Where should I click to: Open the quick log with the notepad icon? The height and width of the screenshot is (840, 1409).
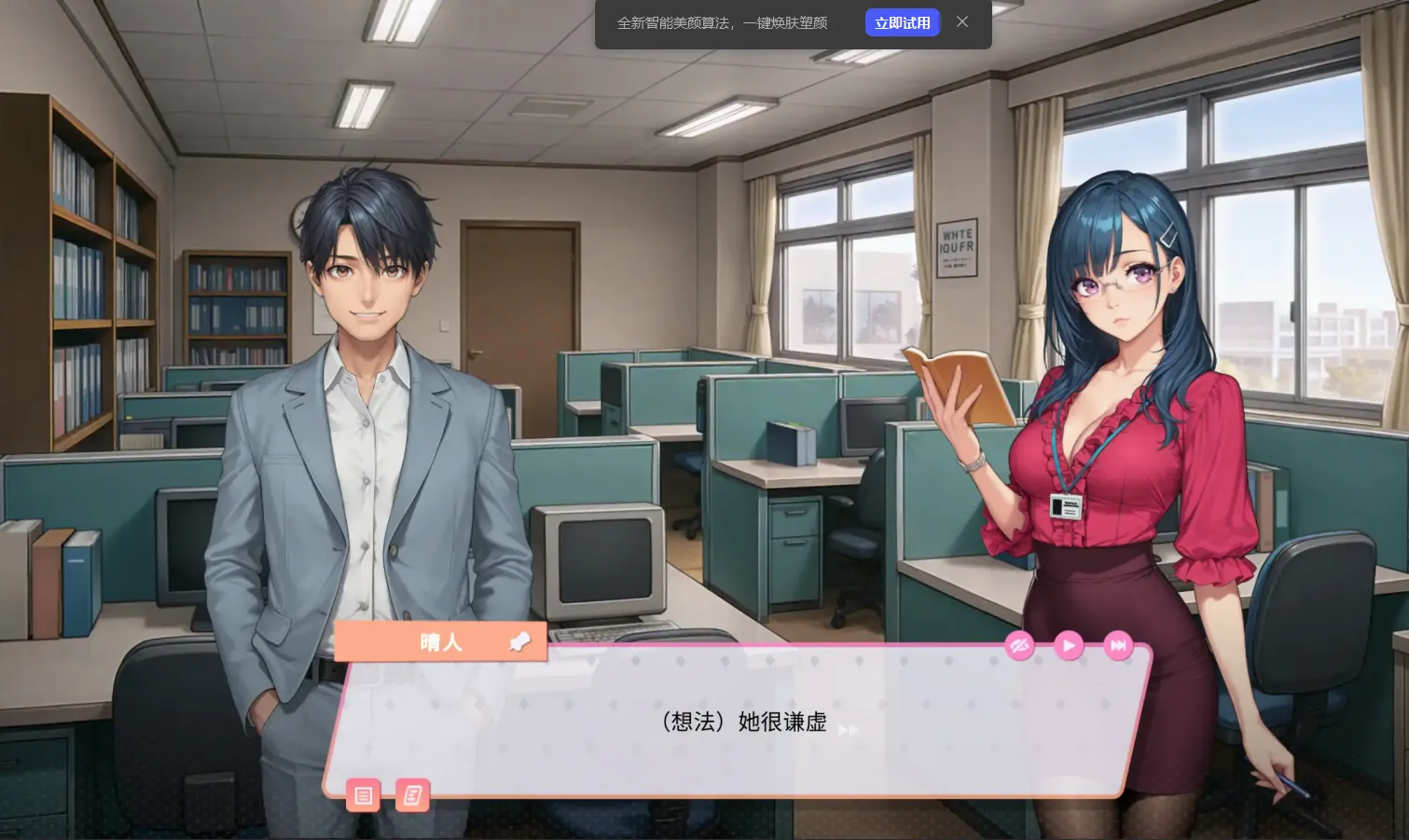tap(413, 795)
